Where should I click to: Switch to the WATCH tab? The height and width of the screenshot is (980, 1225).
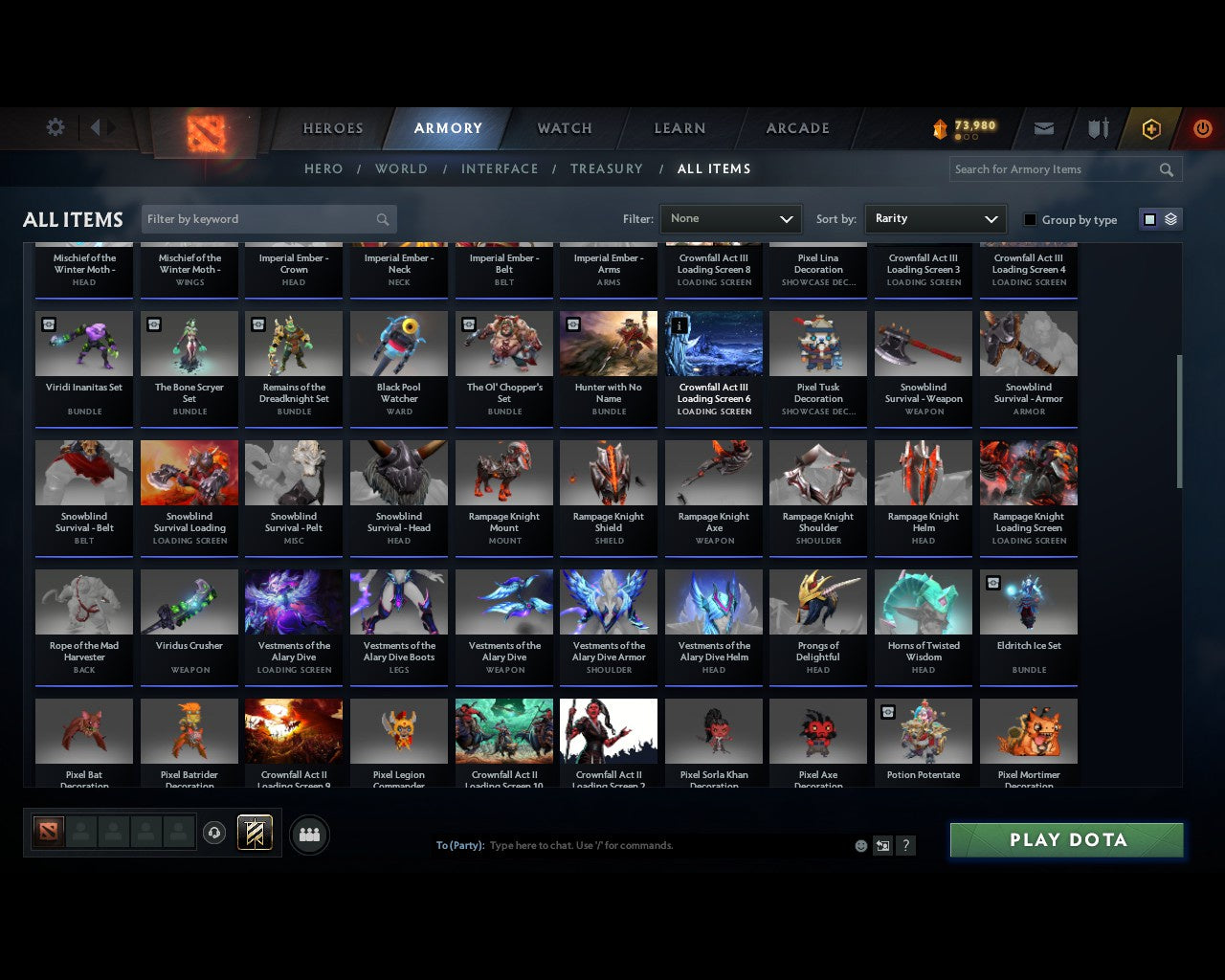coord(564,127)
